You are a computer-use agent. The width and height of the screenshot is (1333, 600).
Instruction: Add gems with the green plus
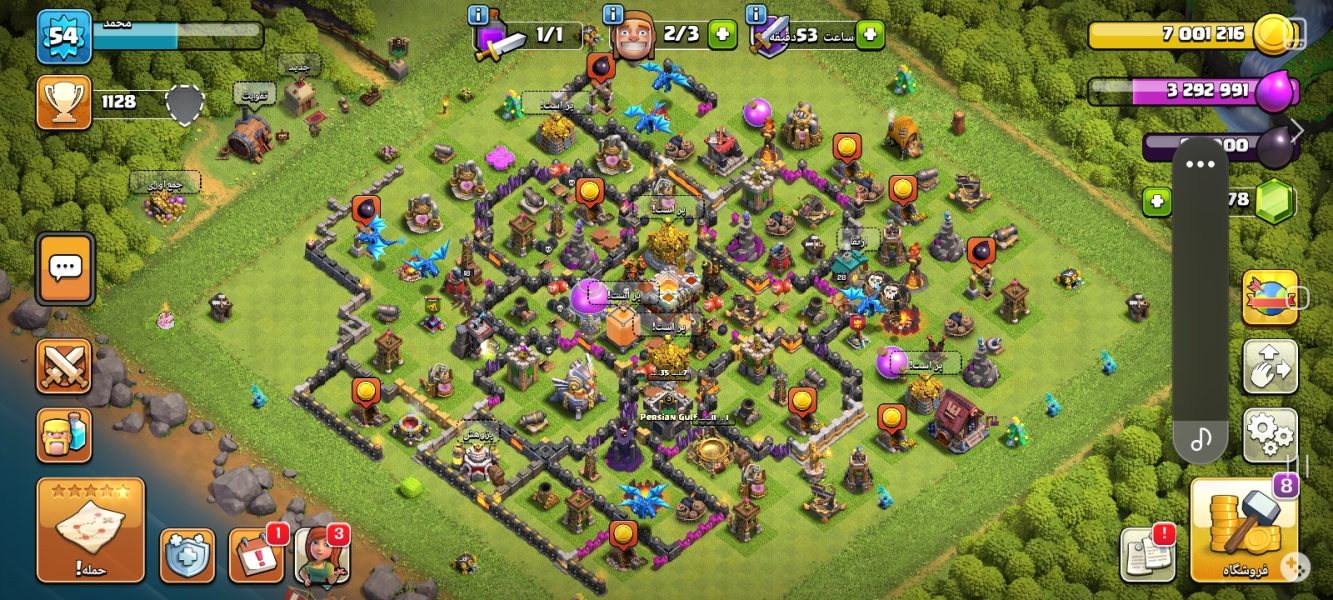1157,202
